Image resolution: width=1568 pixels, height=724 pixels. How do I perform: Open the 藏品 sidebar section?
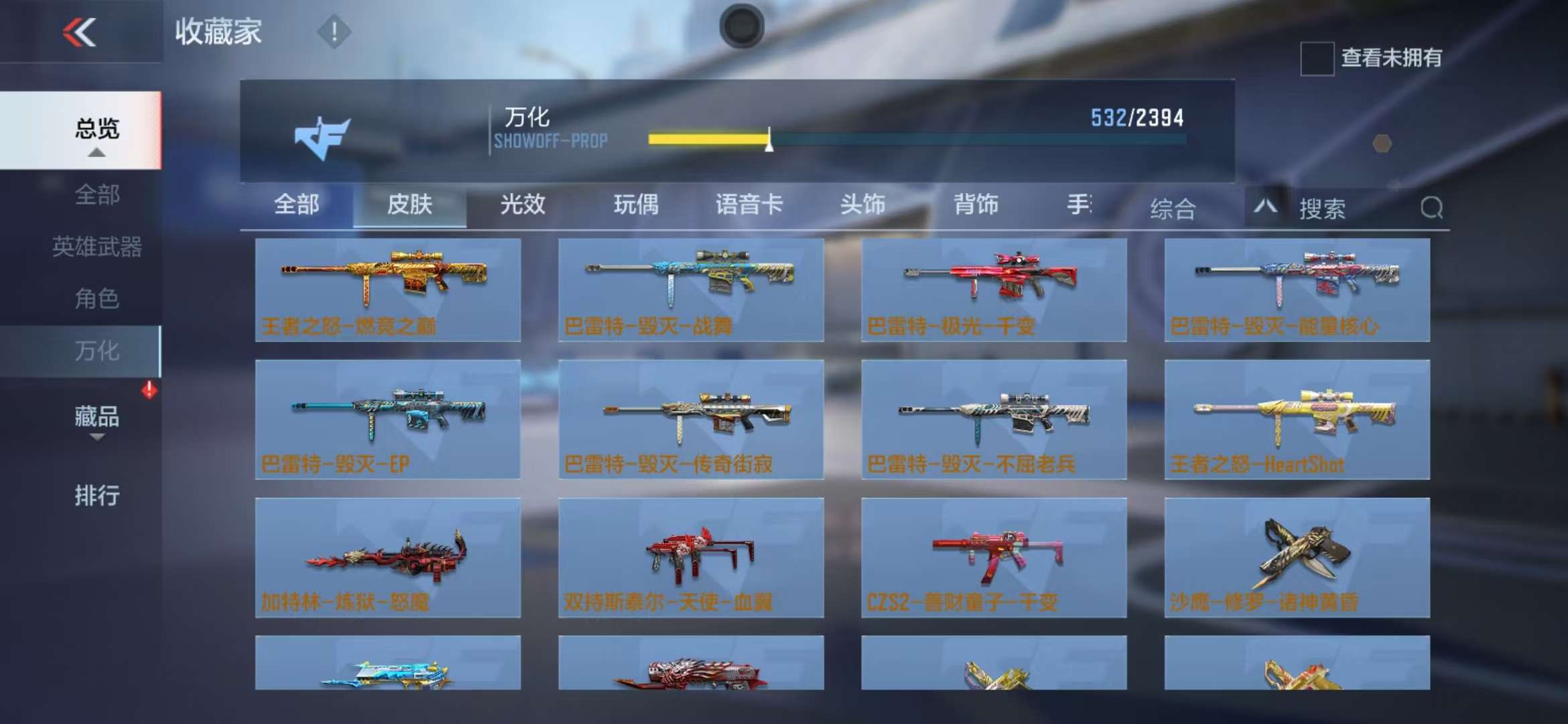point(96,418)
